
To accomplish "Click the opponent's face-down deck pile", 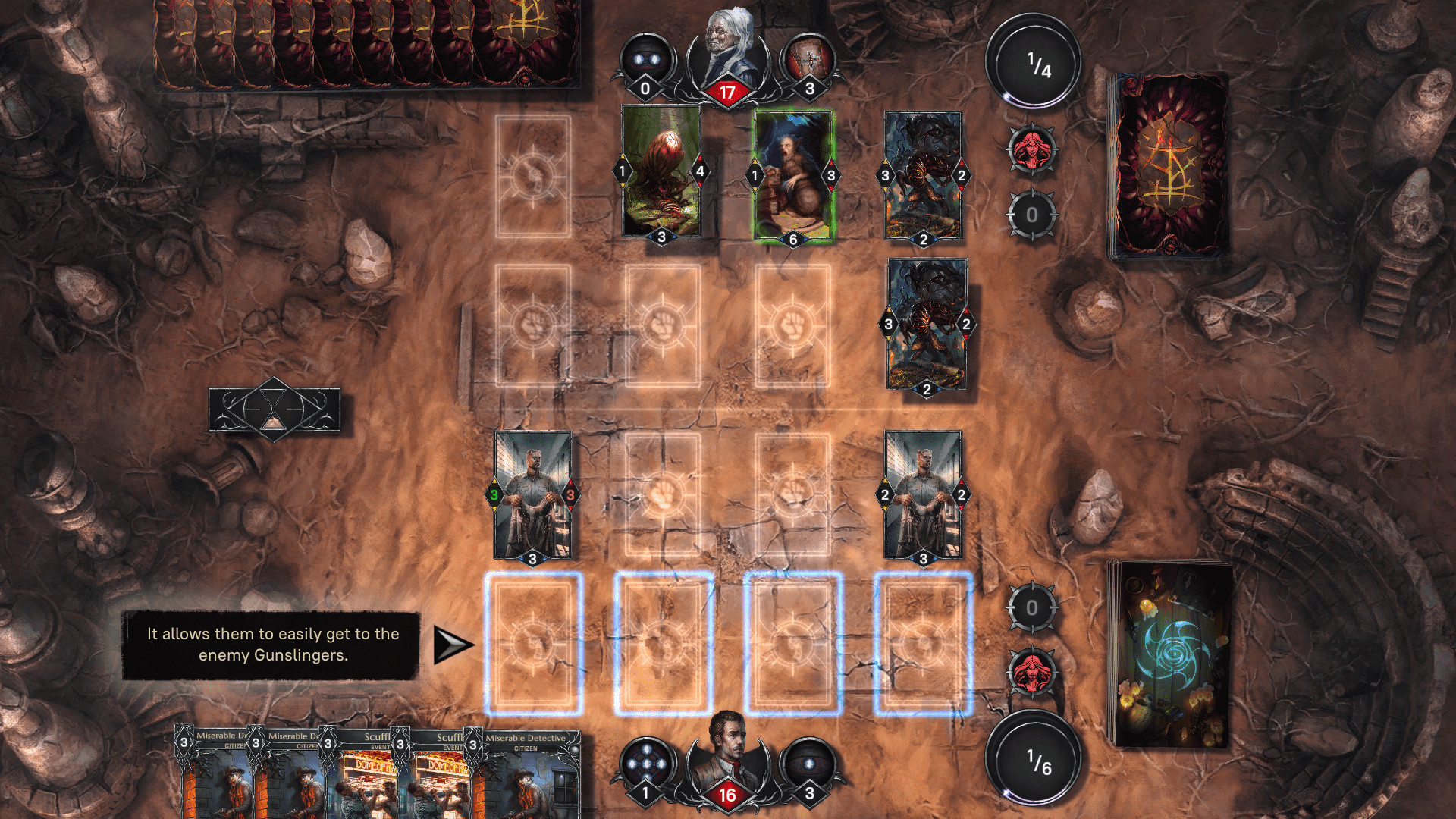I will pos(1172,163).
